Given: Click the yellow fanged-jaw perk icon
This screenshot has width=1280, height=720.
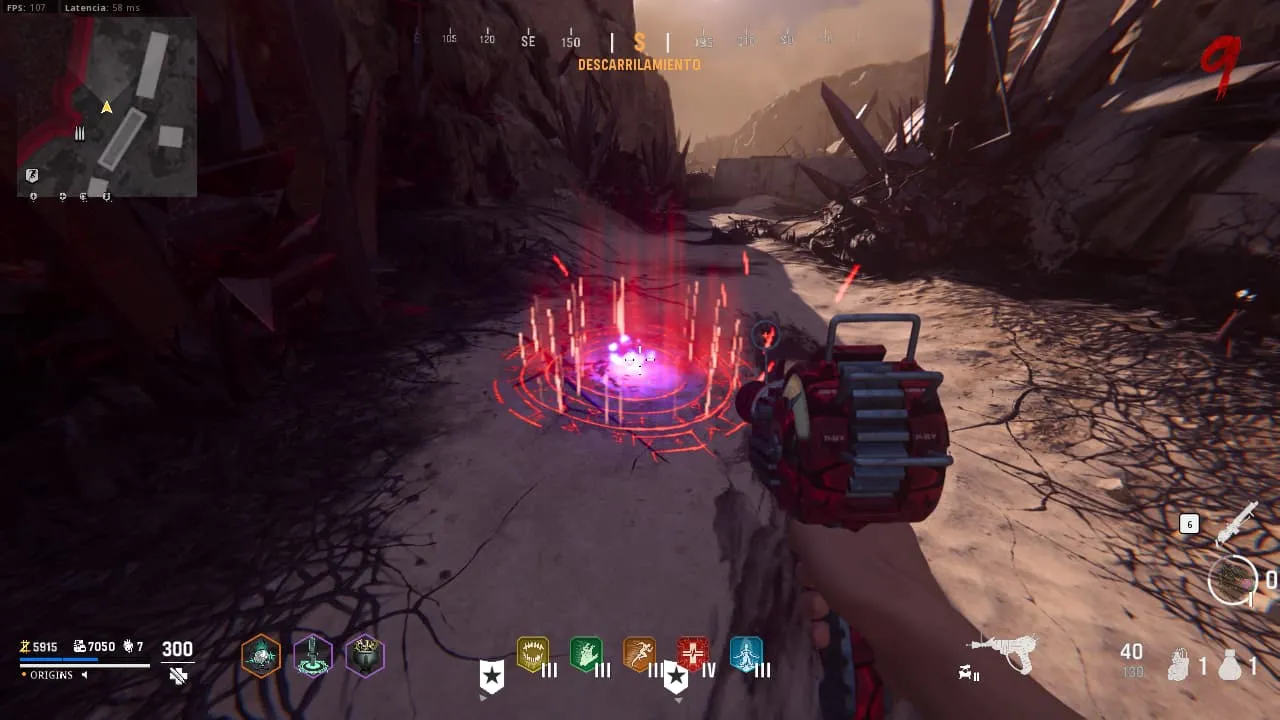Looking at the screenshot, I should tap(532, 654).
